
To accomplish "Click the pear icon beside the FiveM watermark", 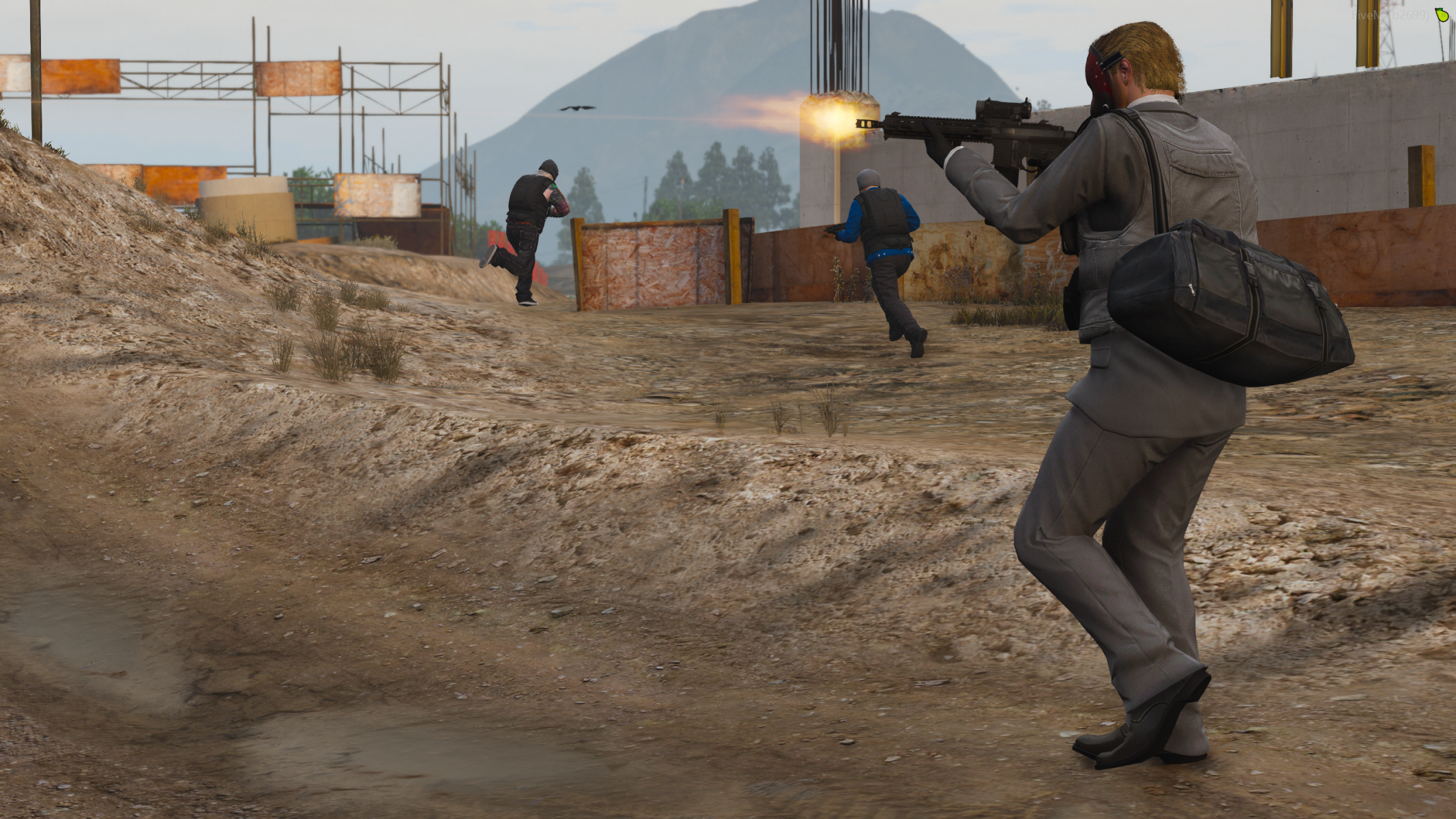I will (x=1442, y=14).
